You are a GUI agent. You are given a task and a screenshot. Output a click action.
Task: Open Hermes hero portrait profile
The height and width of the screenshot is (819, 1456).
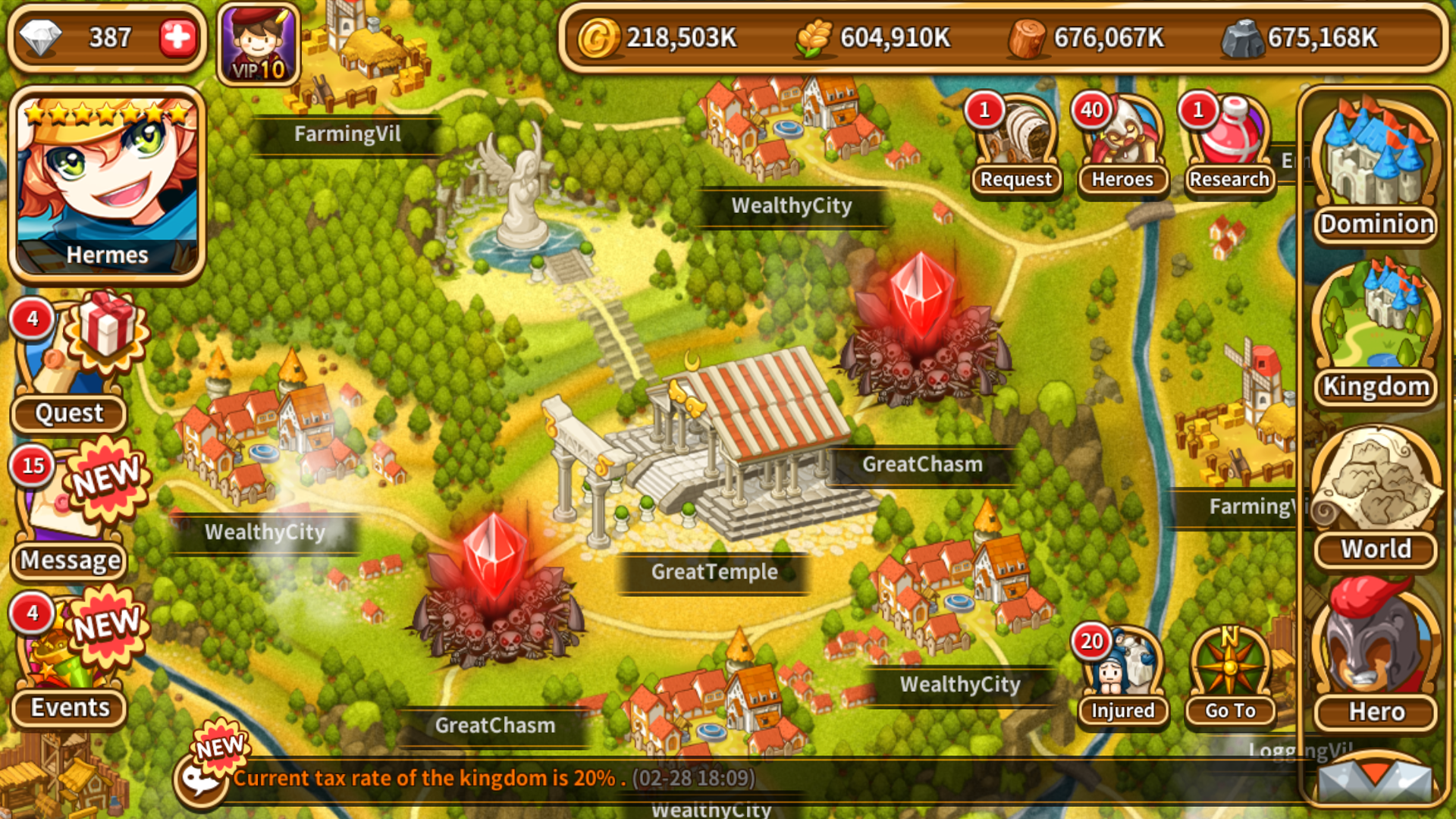107,185
